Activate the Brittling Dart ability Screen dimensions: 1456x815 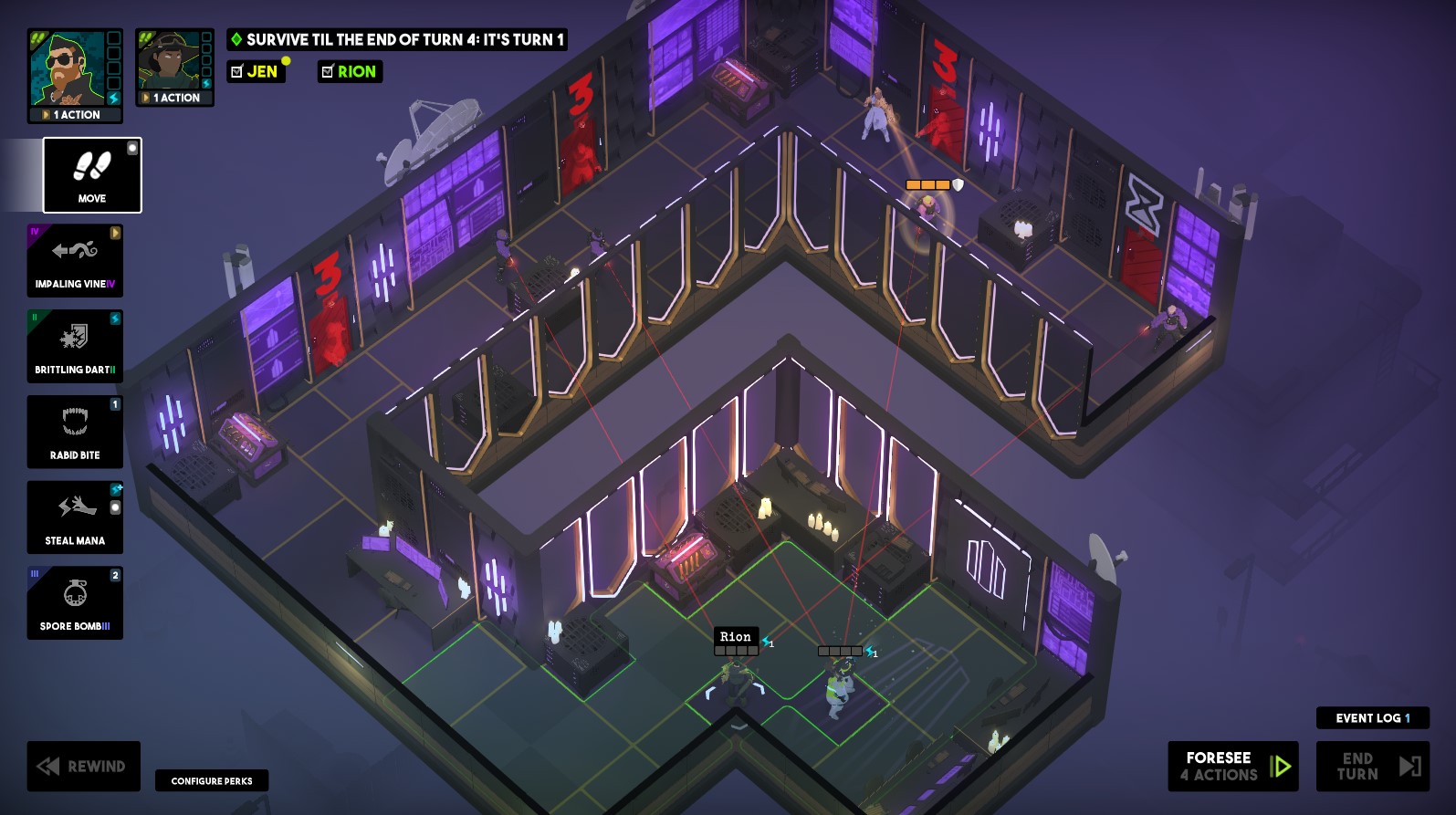tap(74, 346)
